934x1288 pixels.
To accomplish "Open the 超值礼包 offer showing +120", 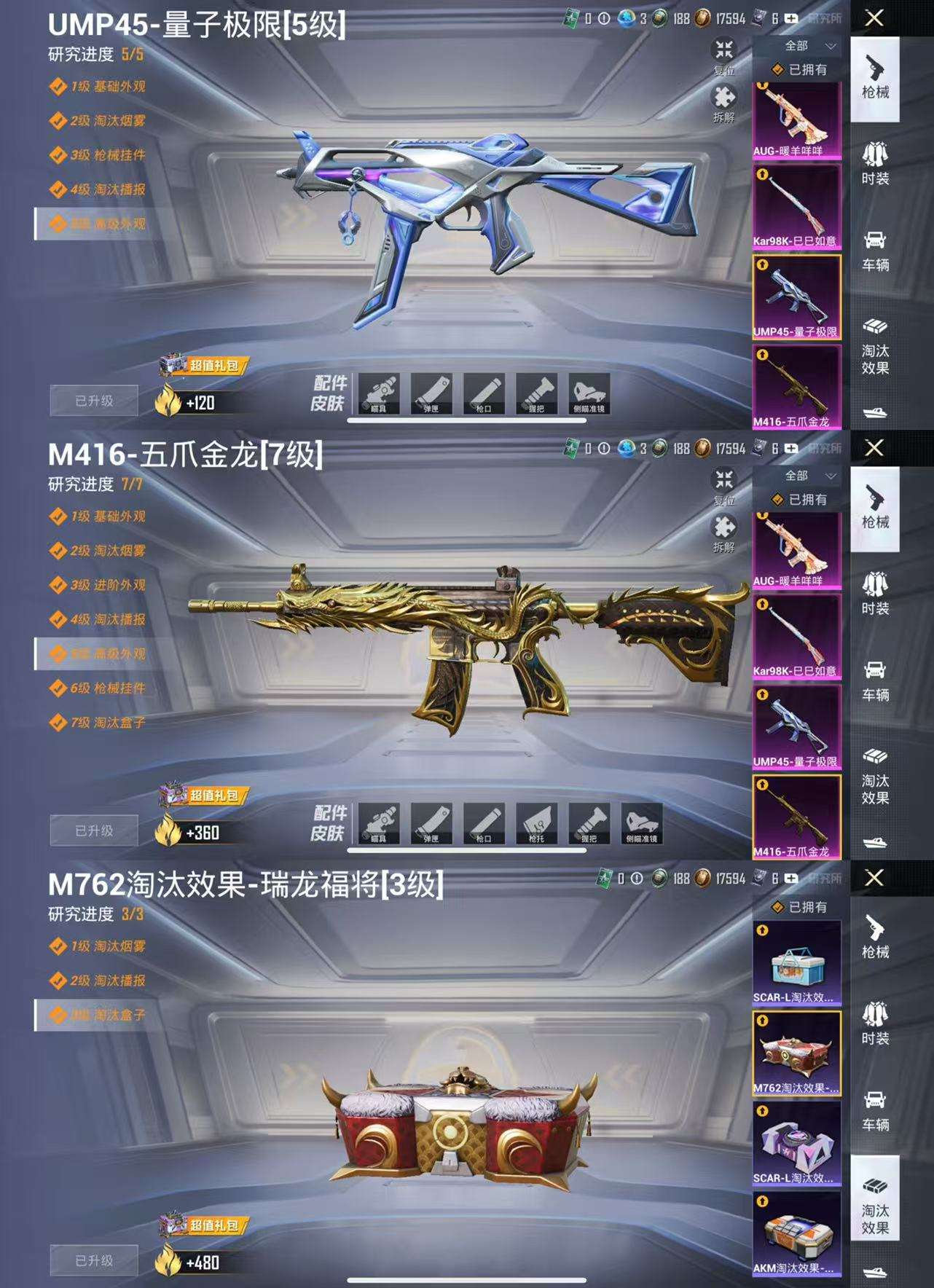I will (x=204, y=366).
